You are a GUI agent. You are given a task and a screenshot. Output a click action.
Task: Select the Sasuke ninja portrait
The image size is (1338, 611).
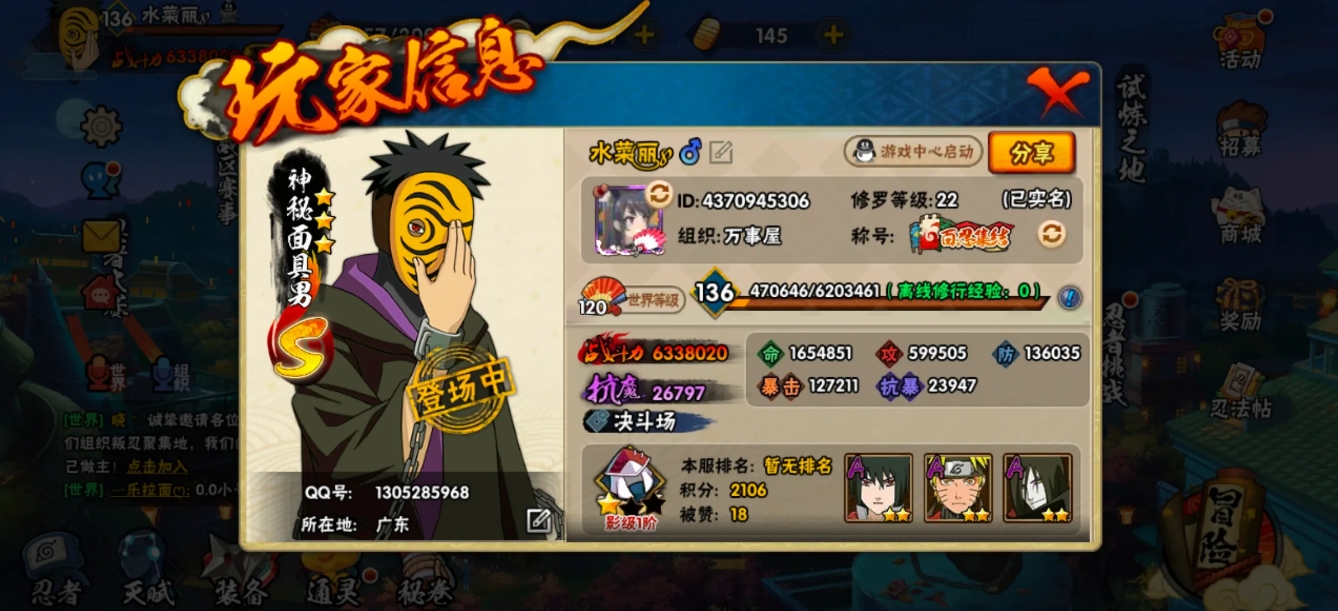click(878, 488)
